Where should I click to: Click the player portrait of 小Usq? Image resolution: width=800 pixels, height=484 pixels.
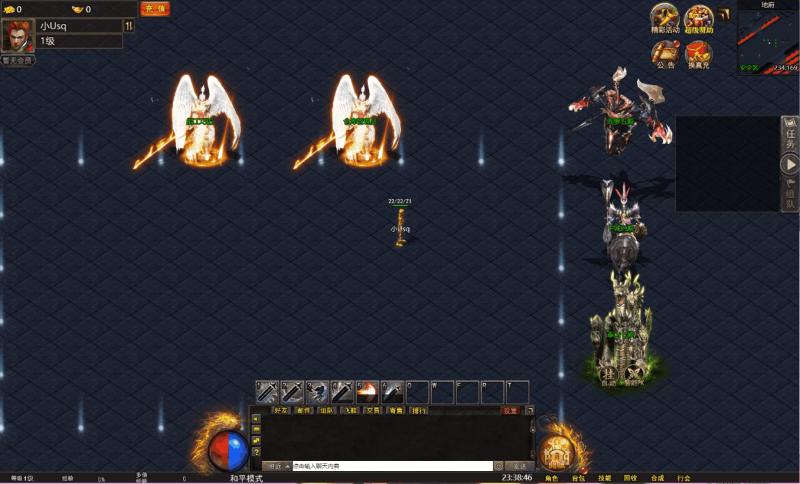[16, 35]
